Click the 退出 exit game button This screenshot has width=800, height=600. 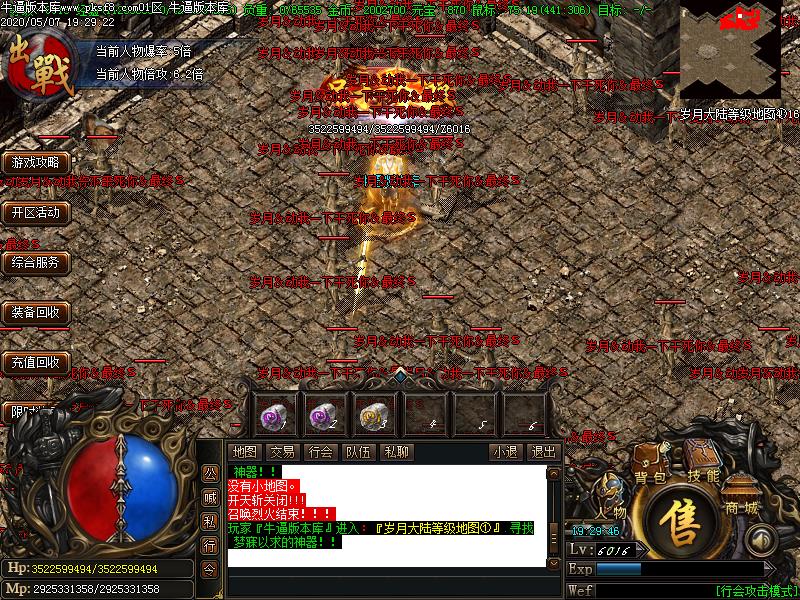[x=543, y=452]
